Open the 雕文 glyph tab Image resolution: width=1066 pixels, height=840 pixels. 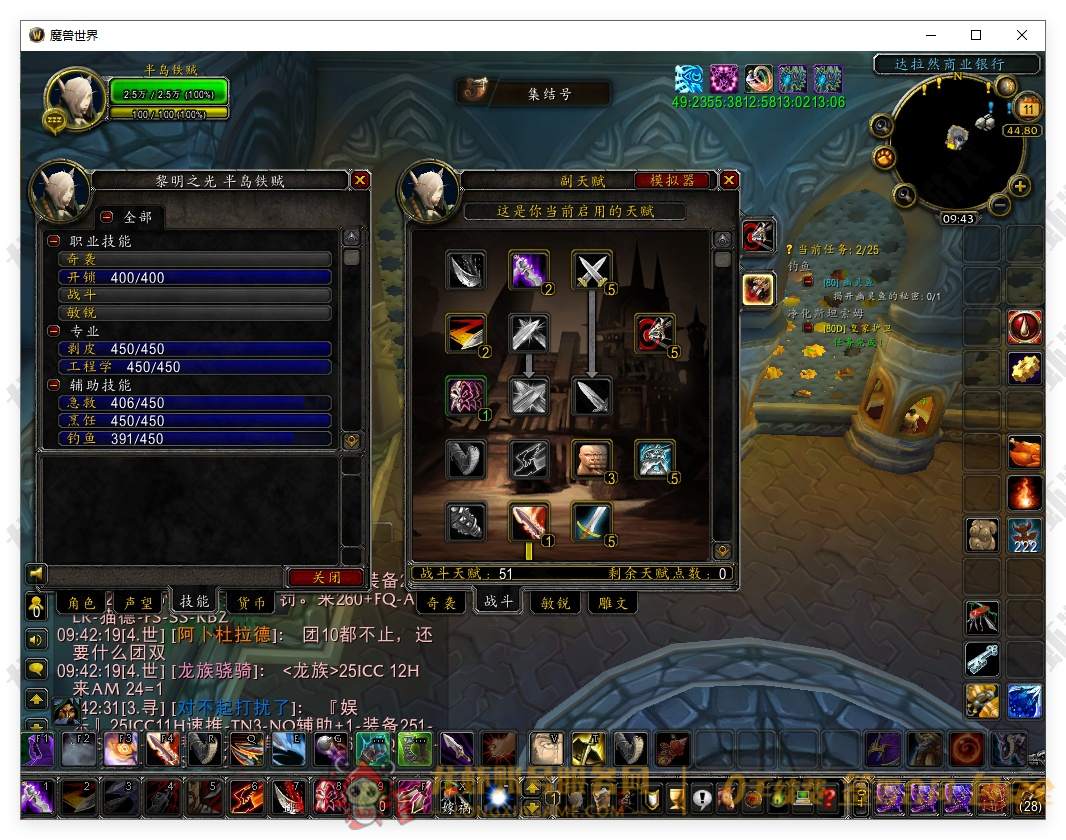[613, 602]
